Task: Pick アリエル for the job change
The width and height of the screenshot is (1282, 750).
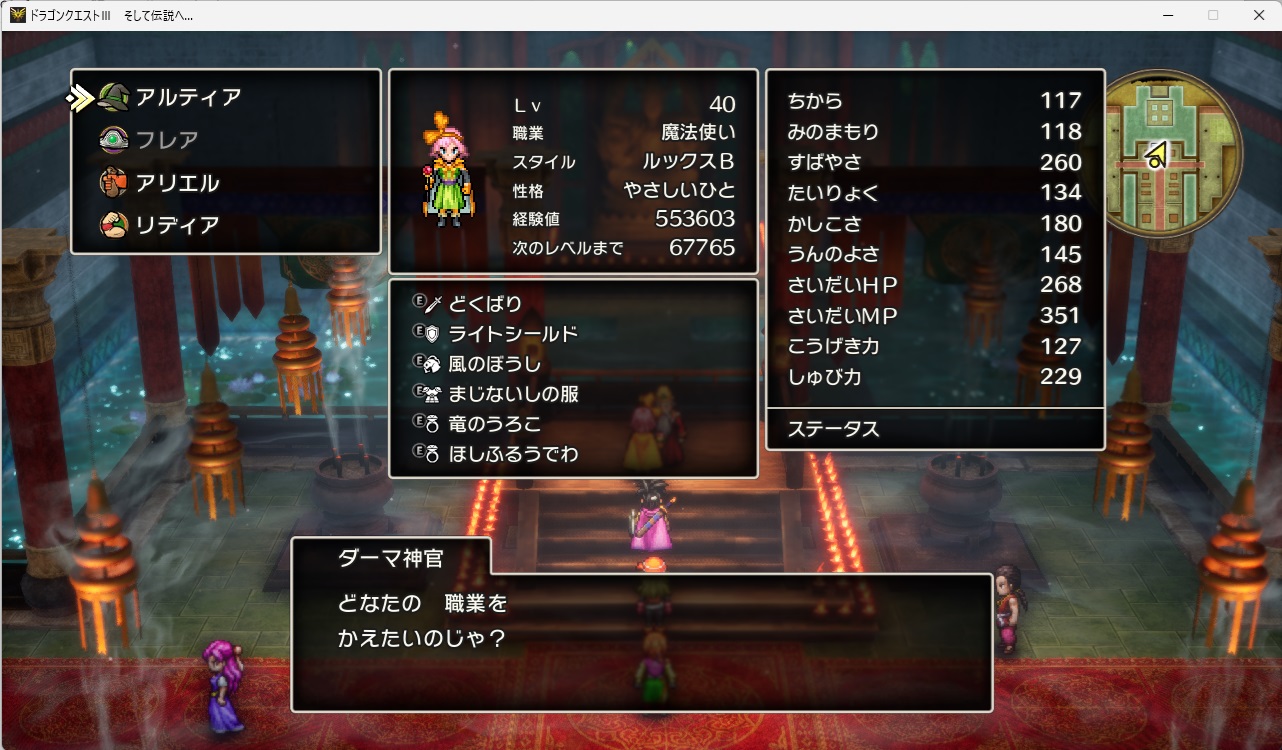Action: click(177, 183)
